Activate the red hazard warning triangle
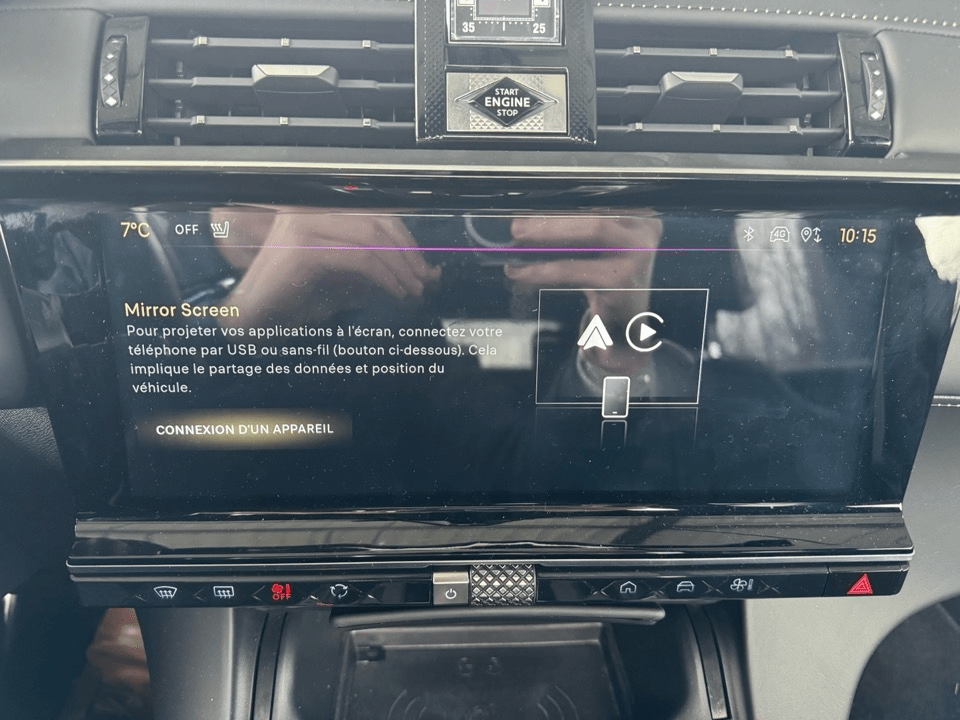The image size is (960, 720). (857, 585)
